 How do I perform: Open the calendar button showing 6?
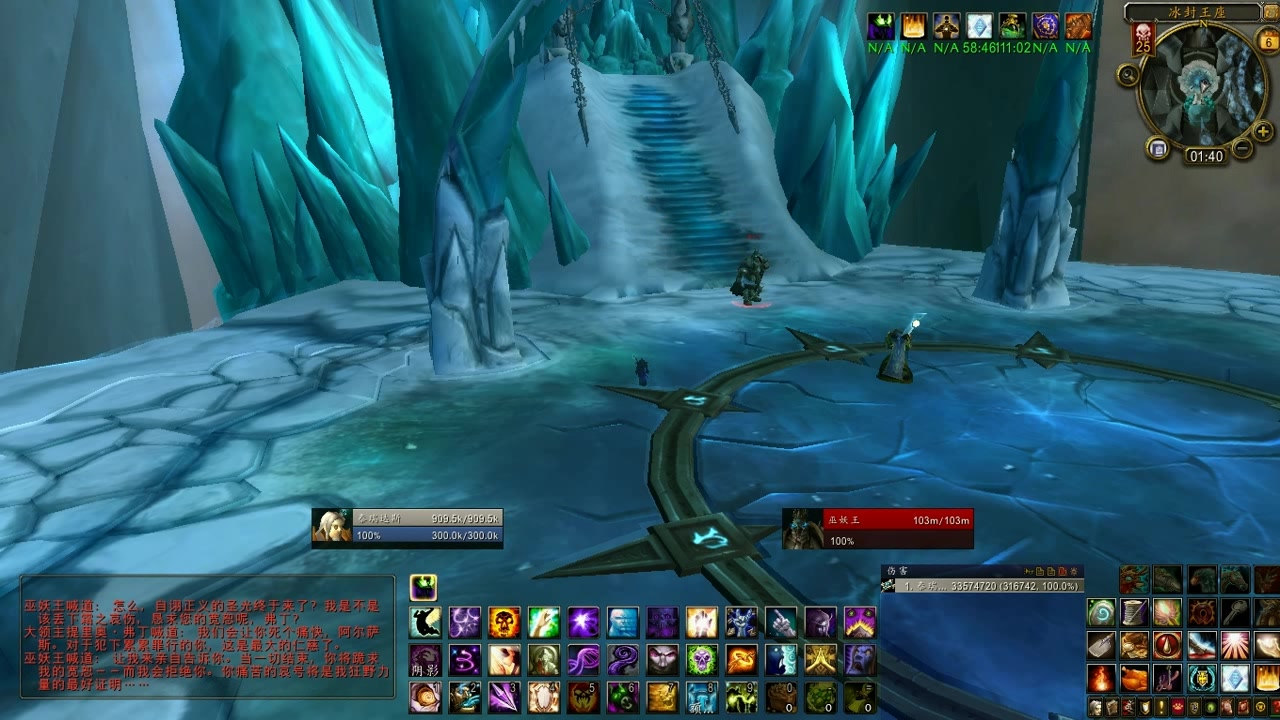(1268, 42)
